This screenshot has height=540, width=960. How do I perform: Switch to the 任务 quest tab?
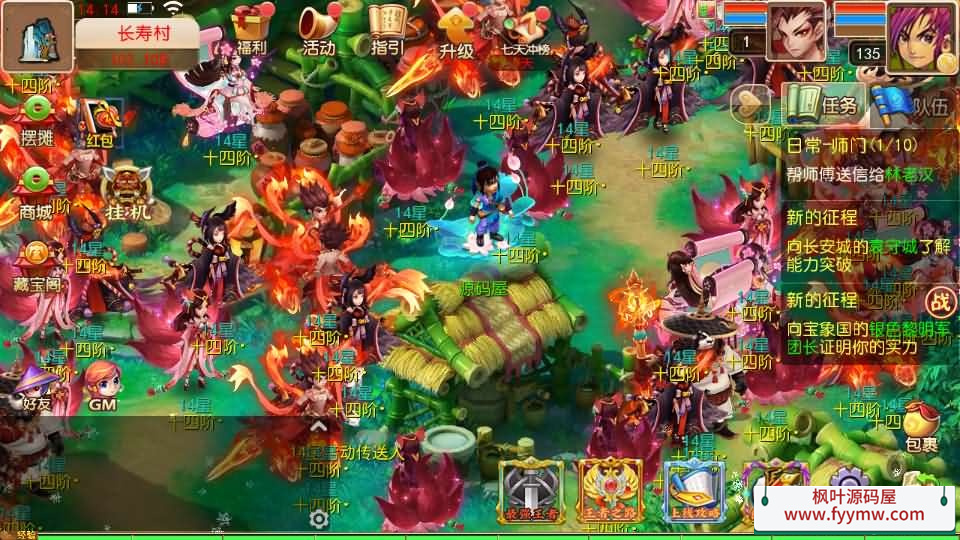824,104
